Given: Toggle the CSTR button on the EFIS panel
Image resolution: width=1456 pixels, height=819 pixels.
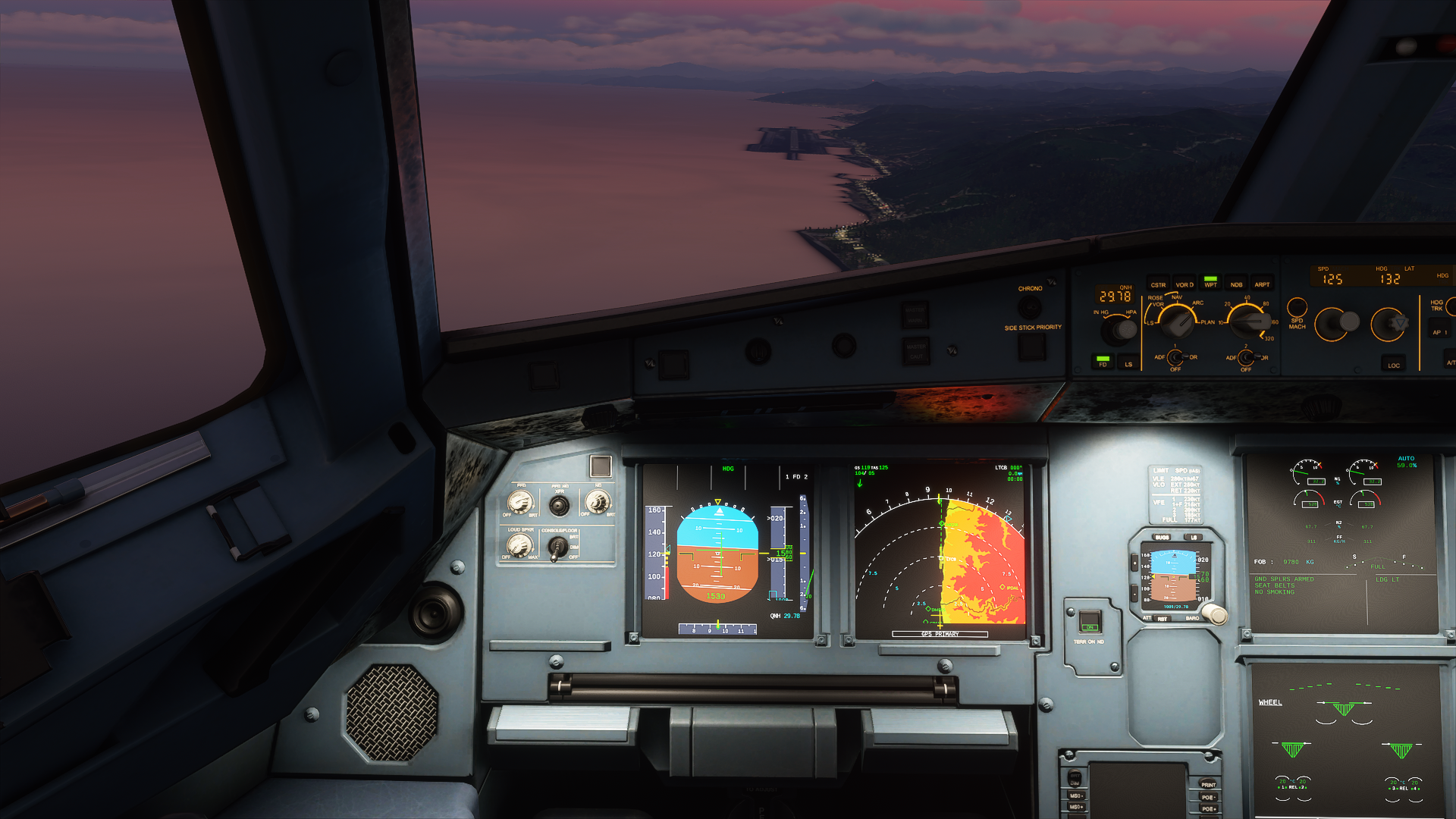Looking at the screenshot, I should (1158, 284).
